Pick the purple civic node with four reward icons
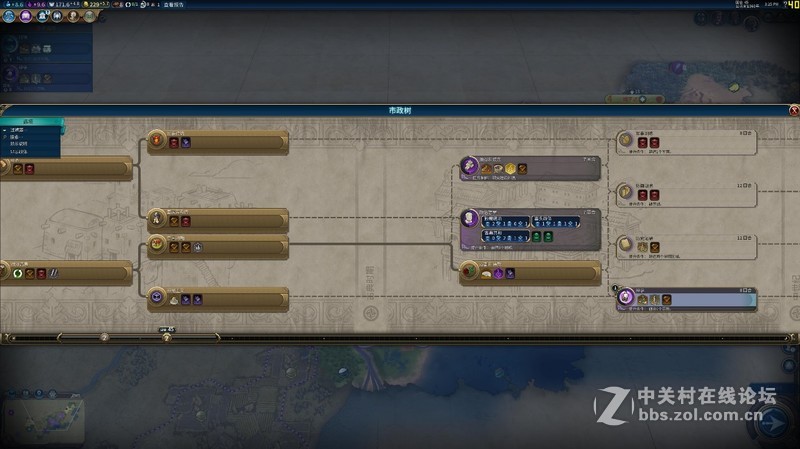This screenshot has width=800, height=449. click(530, 168)
